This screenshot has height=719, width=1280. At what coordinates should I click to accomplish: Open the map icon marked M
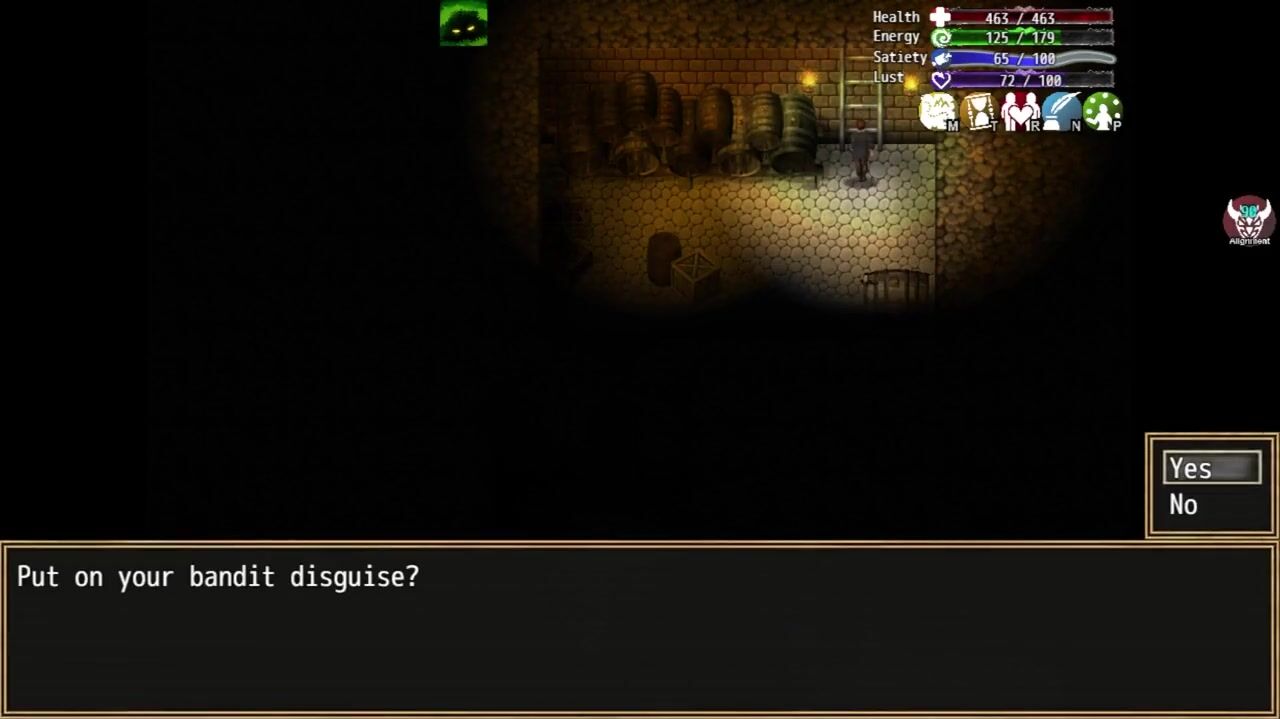click(x=938, y=111)
